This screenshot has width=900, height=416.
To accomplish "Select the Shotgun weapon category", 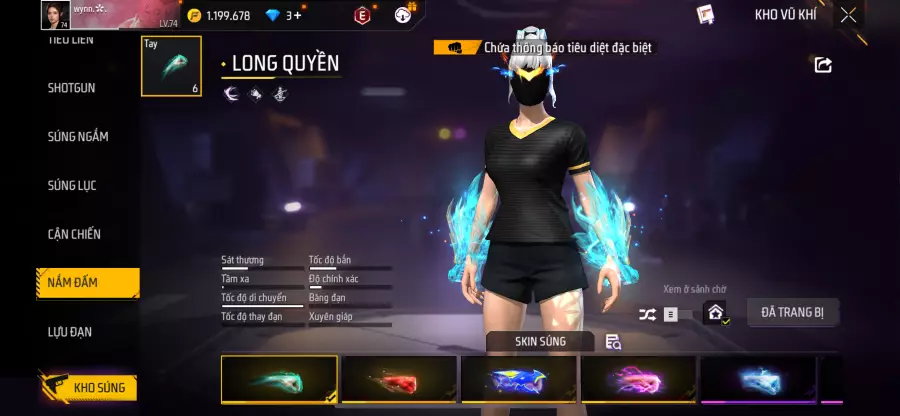I will pyautogui.click(x=72, y=88).
